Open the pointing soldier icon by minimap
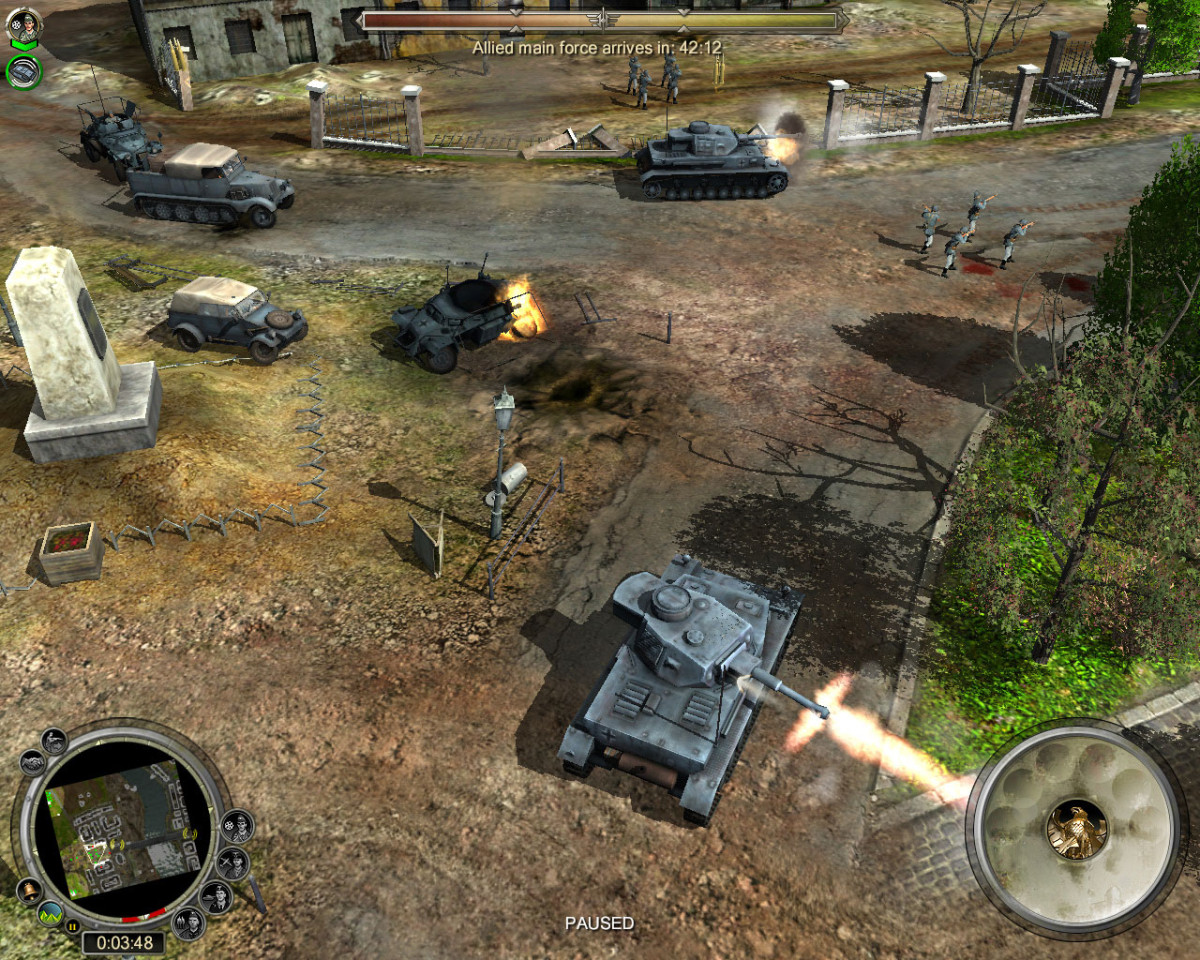This screenshot has height=960, width=1200. click(54, 741)
